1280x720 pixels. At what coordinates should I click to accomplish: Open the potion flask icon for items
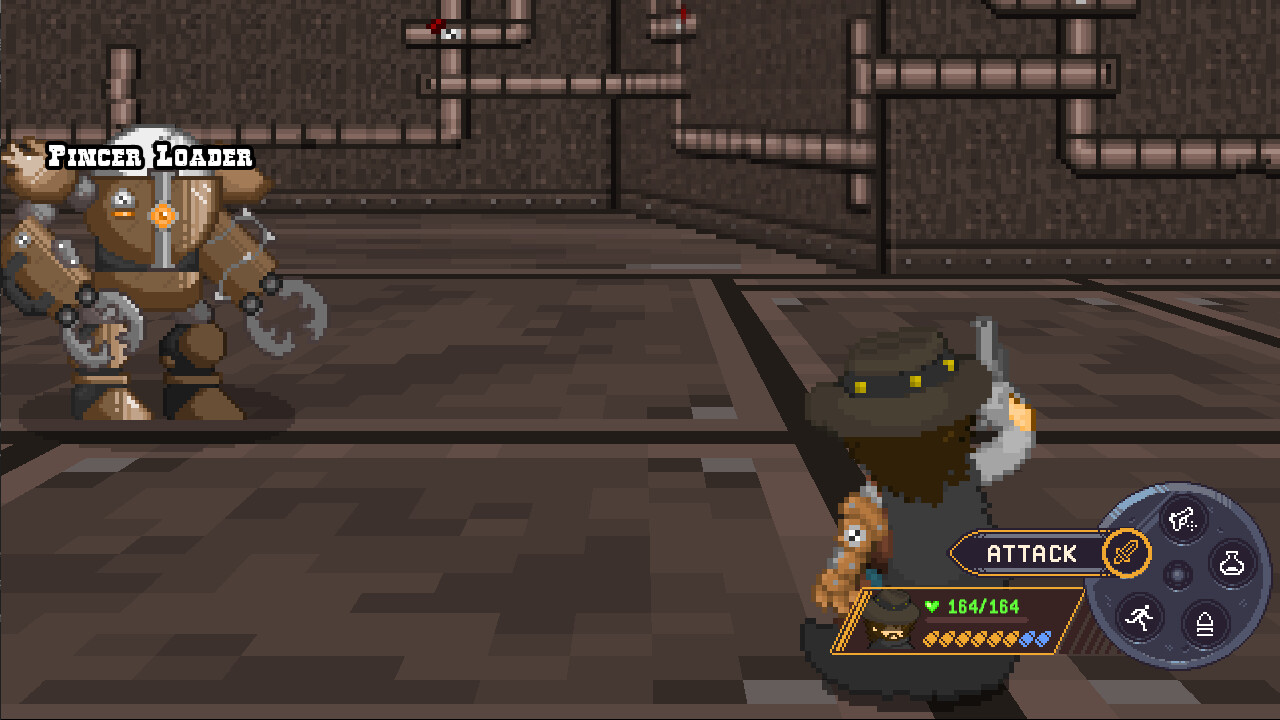pyautogui.click(x=1230, y=561)
